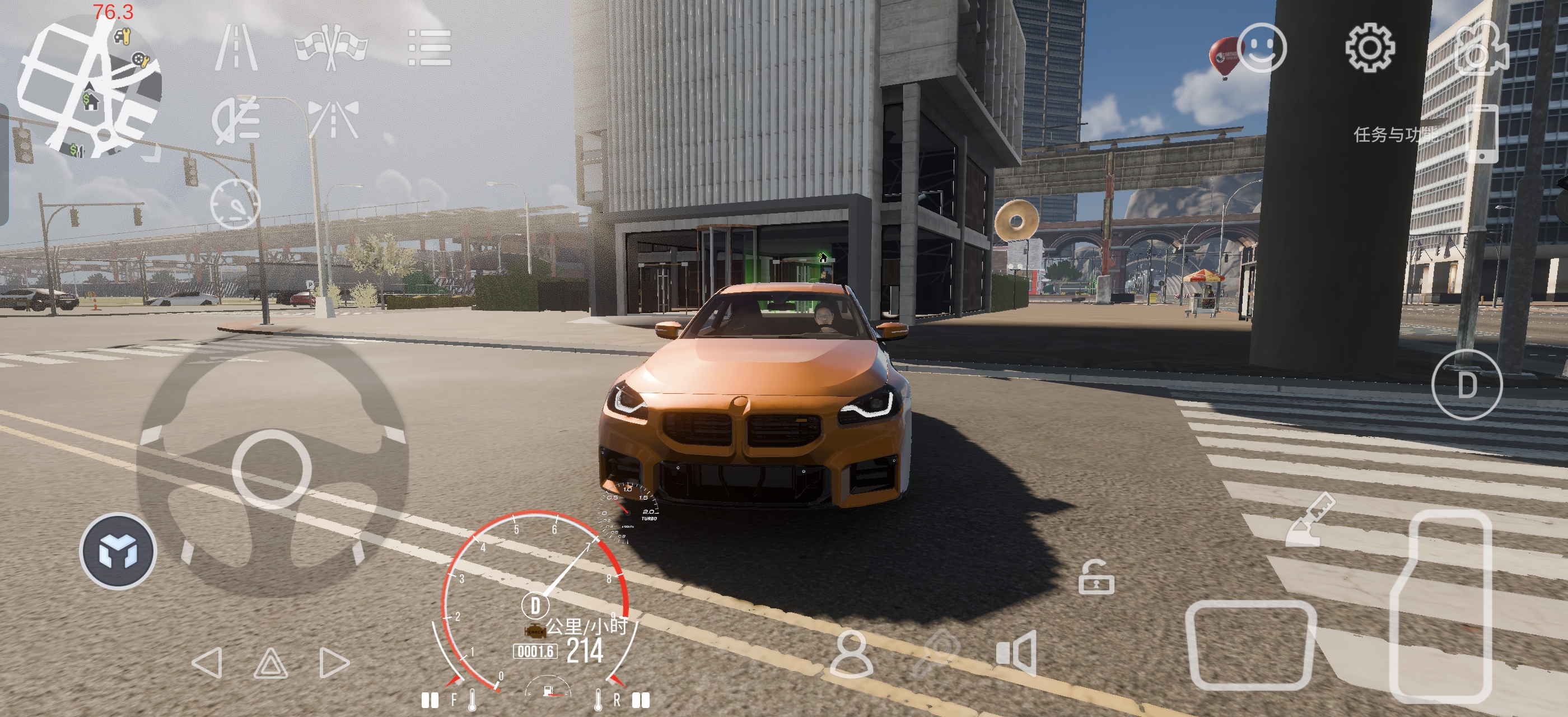Open the list menu icon
This screenshot has width=1568, height=717.
pos(429,48)
